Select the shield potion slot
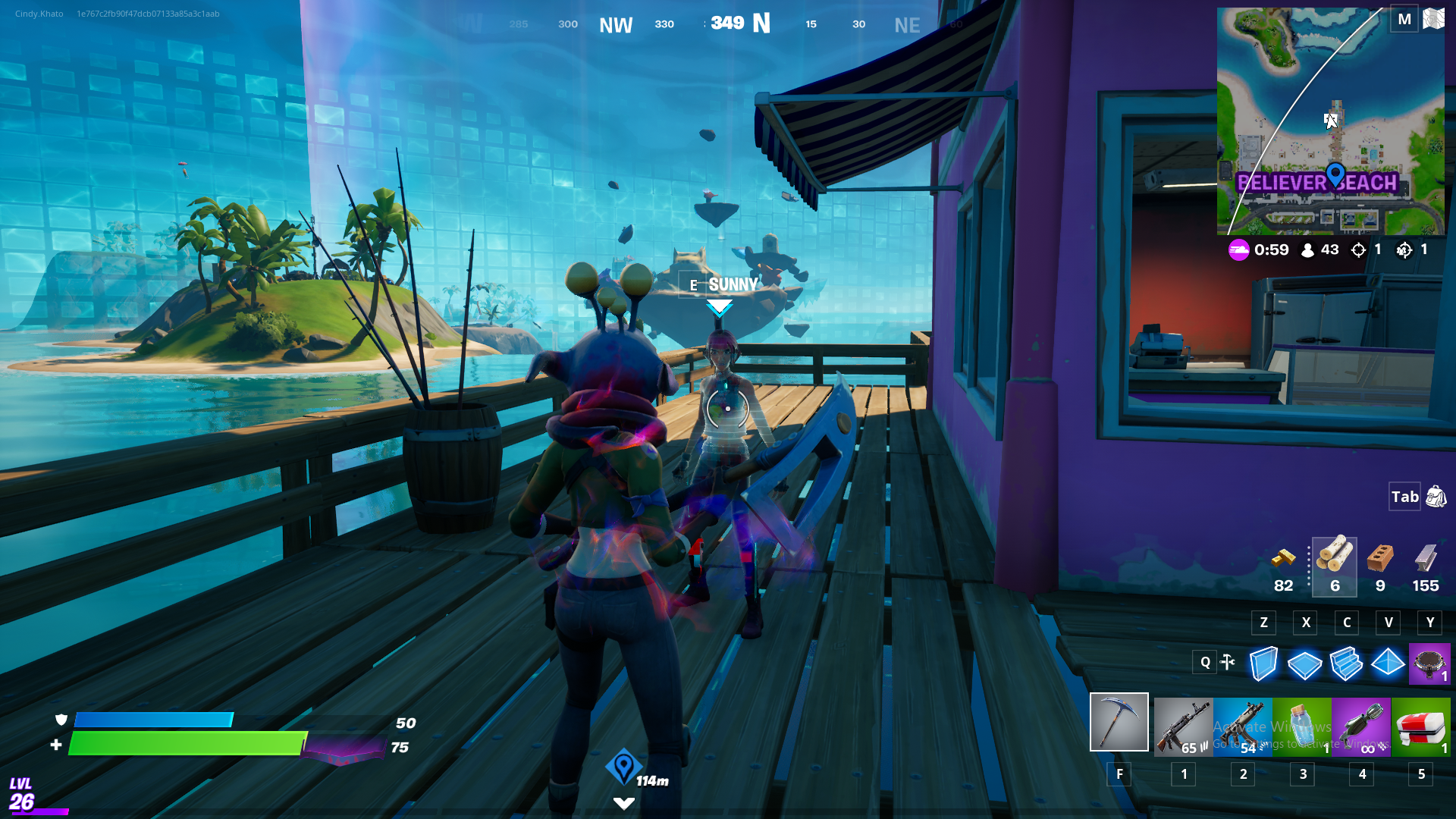 point(1302,726)
